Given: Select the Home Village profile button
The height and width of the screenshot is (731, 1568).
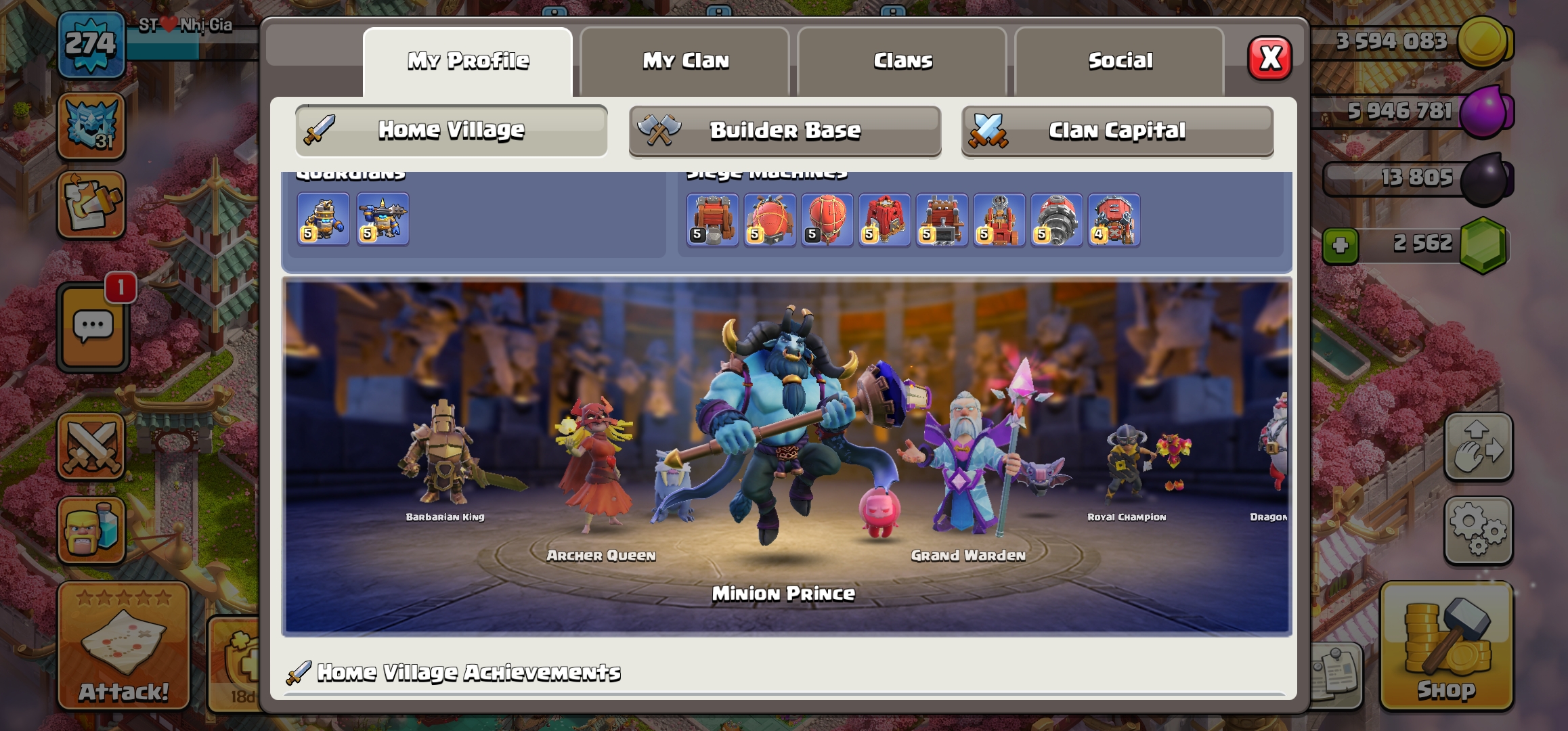Looking at the screenshot, I should pyautogui.click(x=452, y=131).
